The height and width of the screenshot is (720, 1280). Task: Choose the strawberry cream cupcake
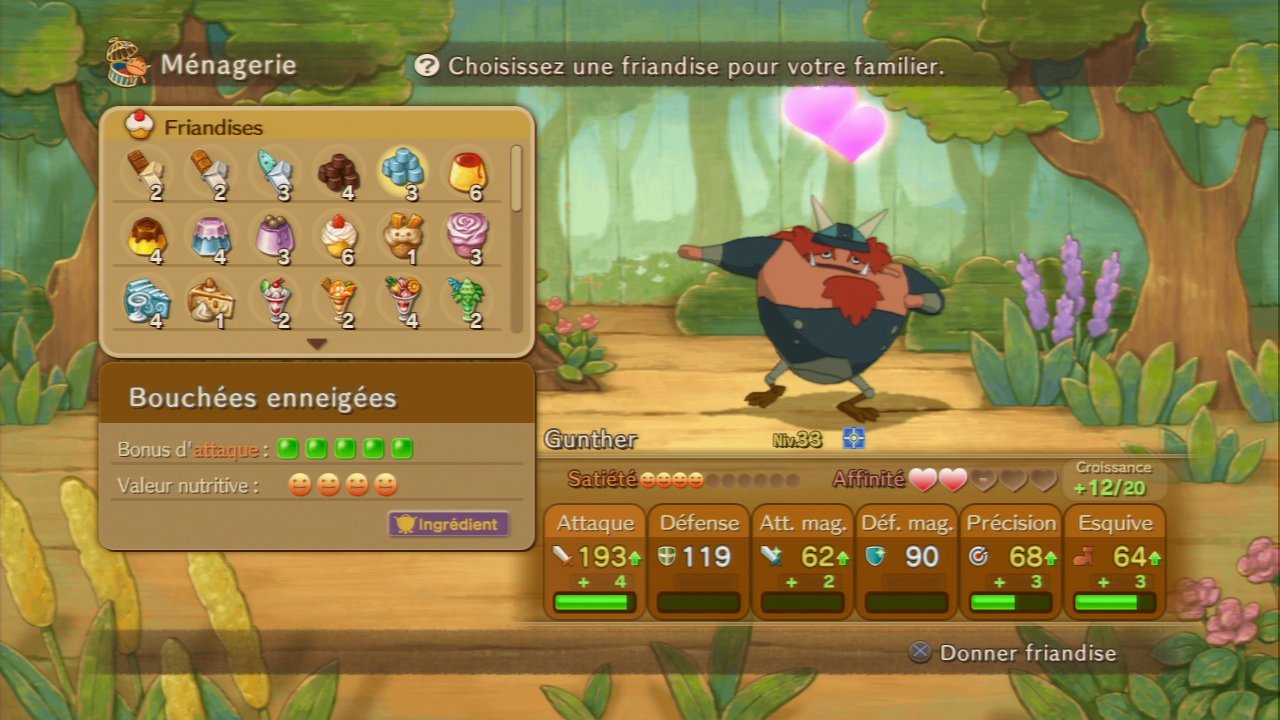click(339, 236)
